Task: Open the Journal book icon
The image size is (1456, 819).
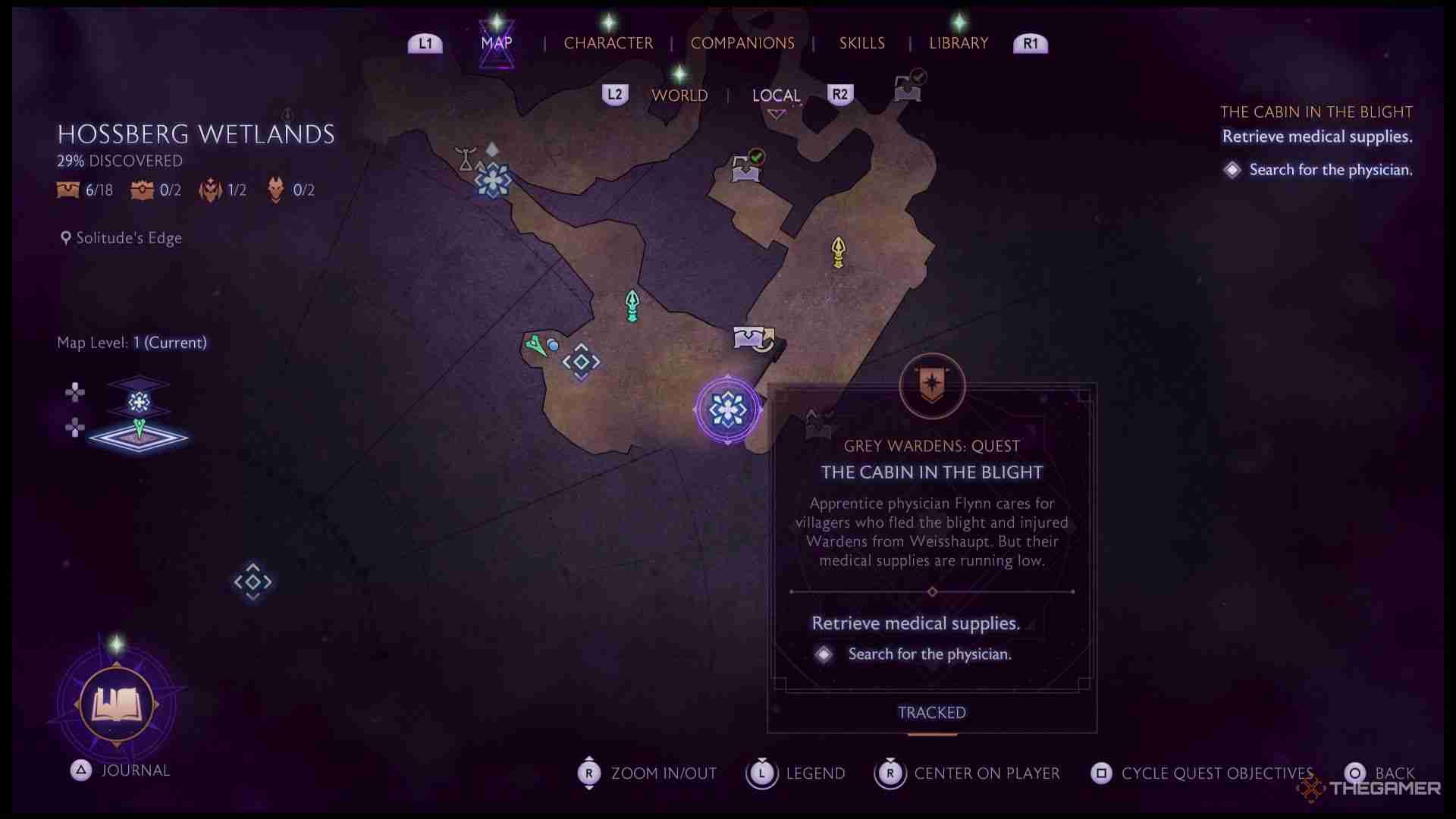Action: pos(117,704)
